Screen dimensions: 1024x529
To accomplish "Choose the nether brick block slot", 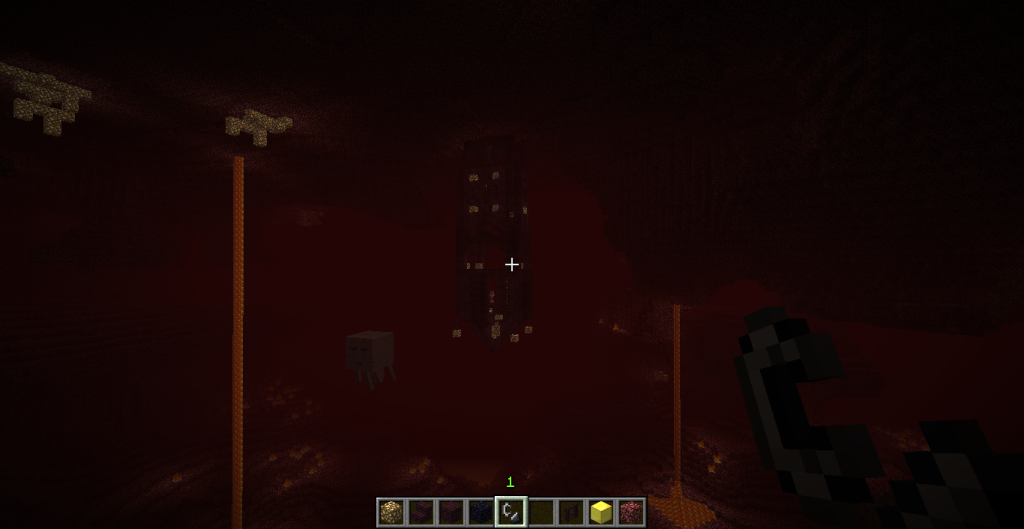I will coord(451,512).
